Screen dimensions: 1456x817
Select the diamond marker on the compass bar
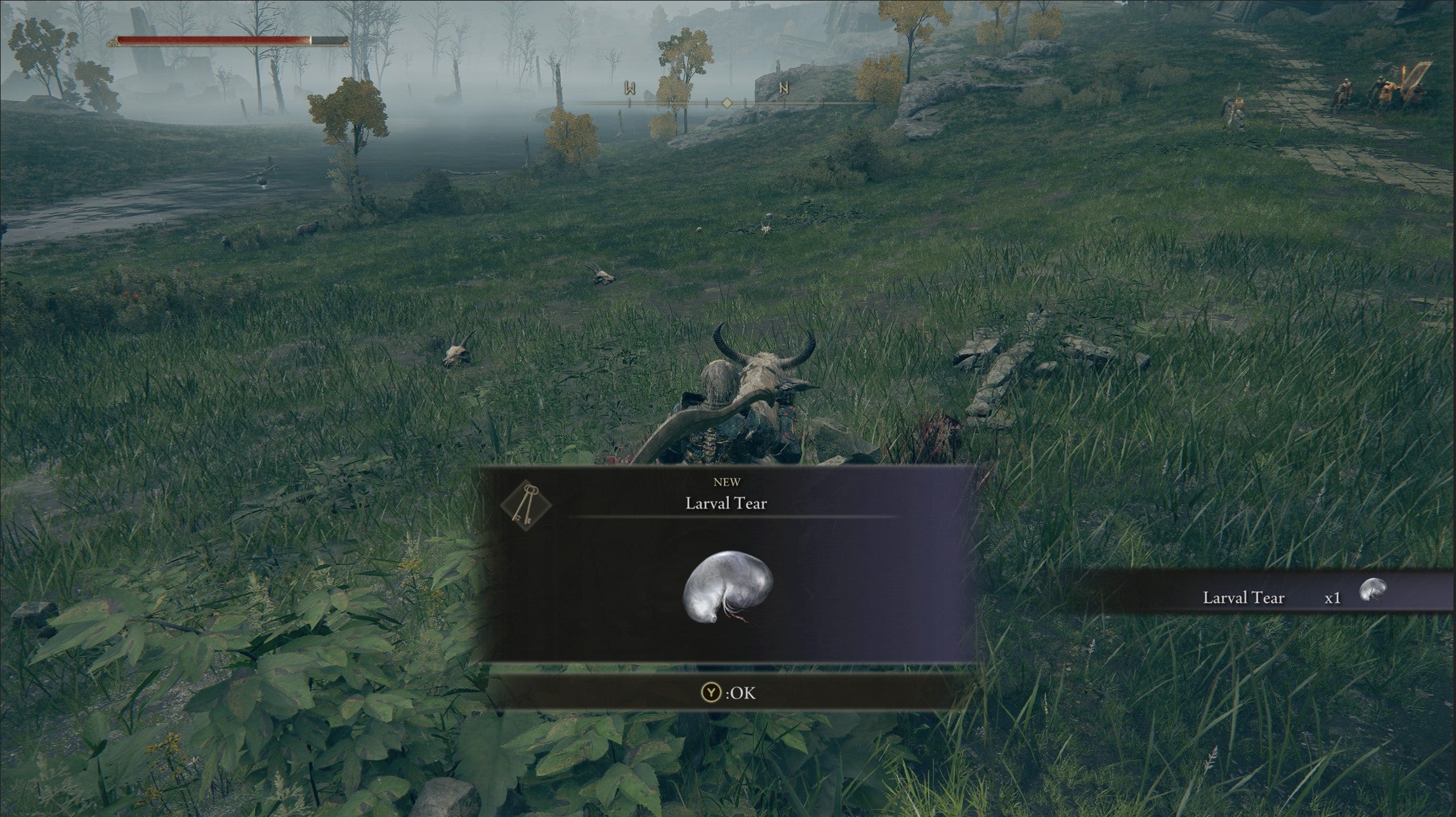coord(728,101)
